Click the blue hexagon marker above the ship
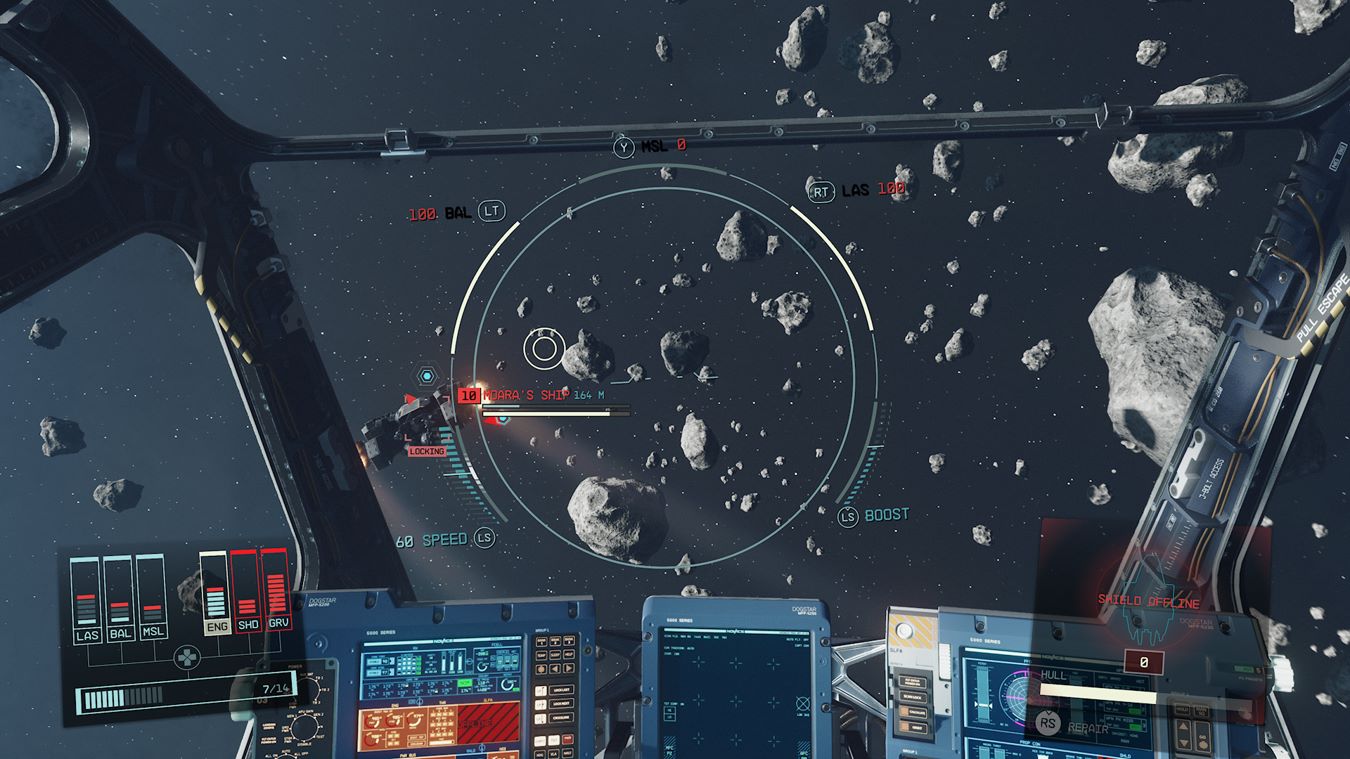 (x=428, y=376)
